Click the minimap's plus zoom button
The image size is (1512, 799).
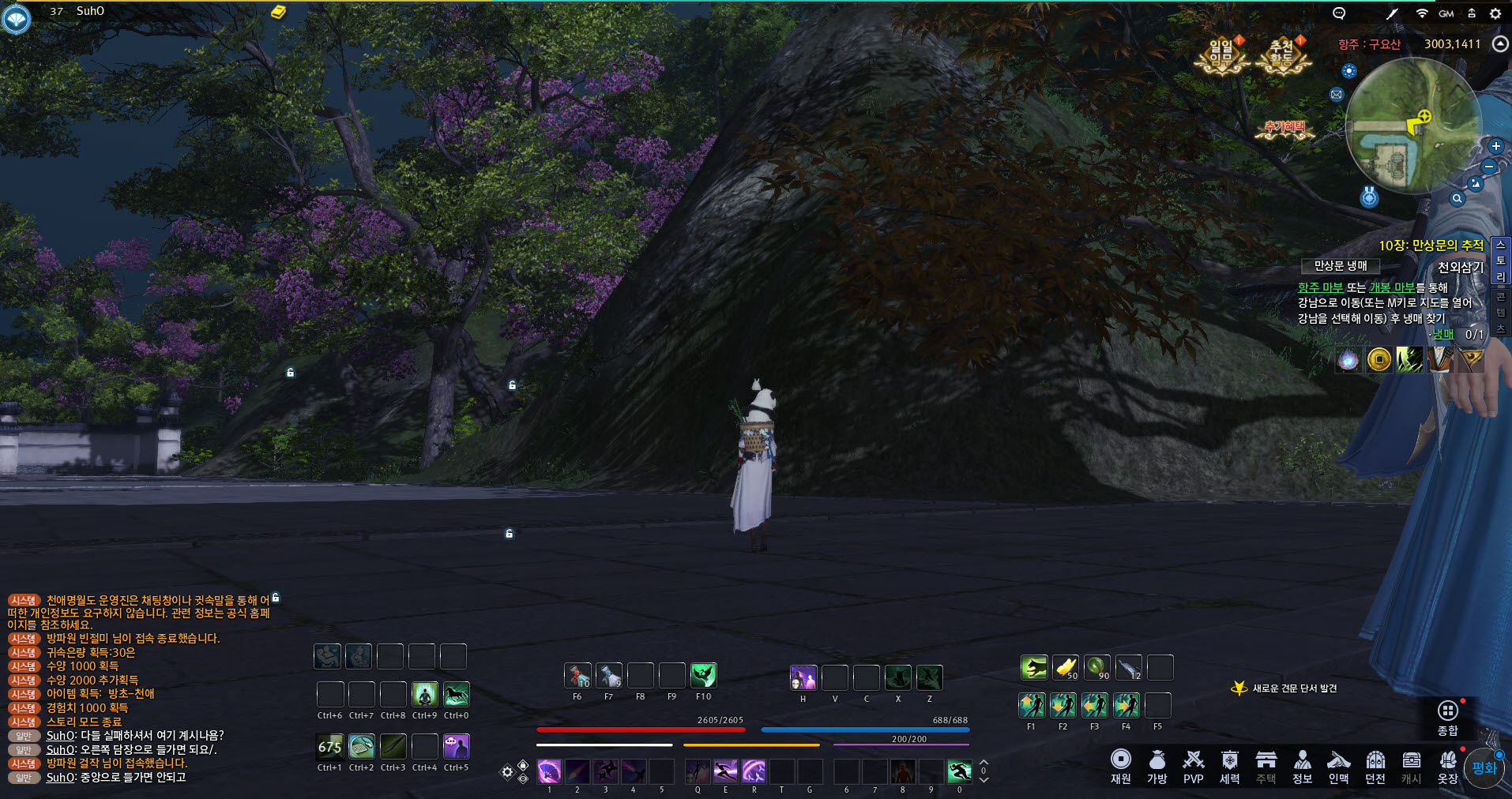click(1495, 146)
